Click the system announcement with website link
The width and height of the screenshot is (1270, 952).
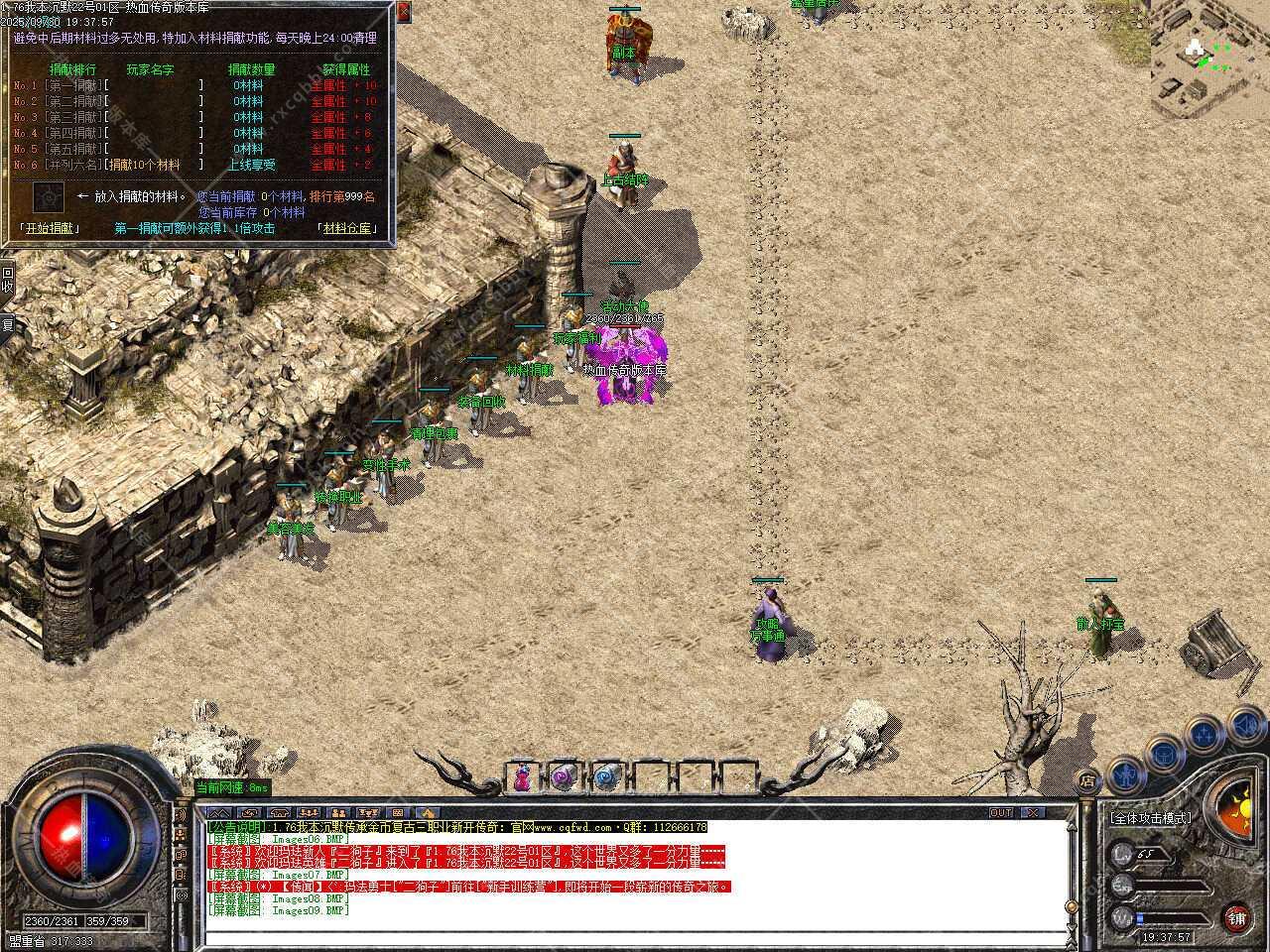pos(458,826)
